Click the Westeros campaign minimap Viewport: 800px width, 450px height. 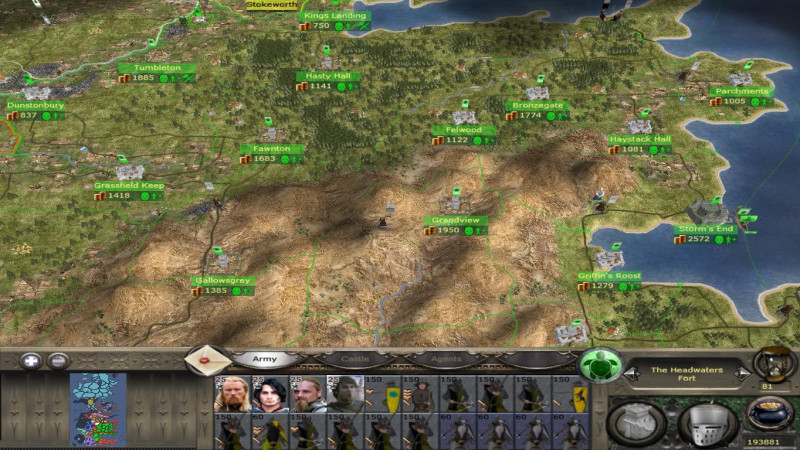tap(97, 410)
